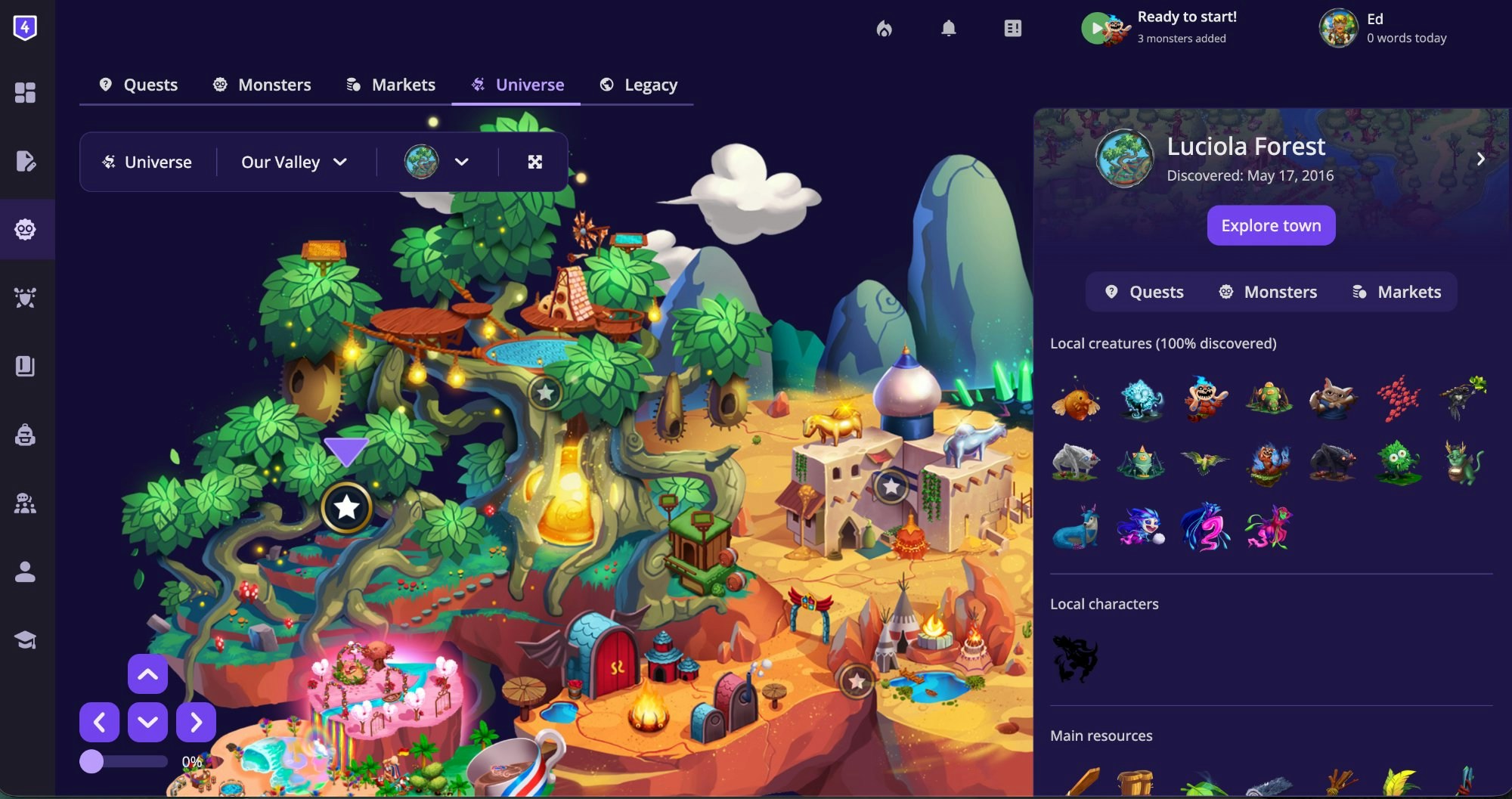Open the dashboard grid icon
The height and width of the screenshot is (799, 1512).
pos(26,92)
